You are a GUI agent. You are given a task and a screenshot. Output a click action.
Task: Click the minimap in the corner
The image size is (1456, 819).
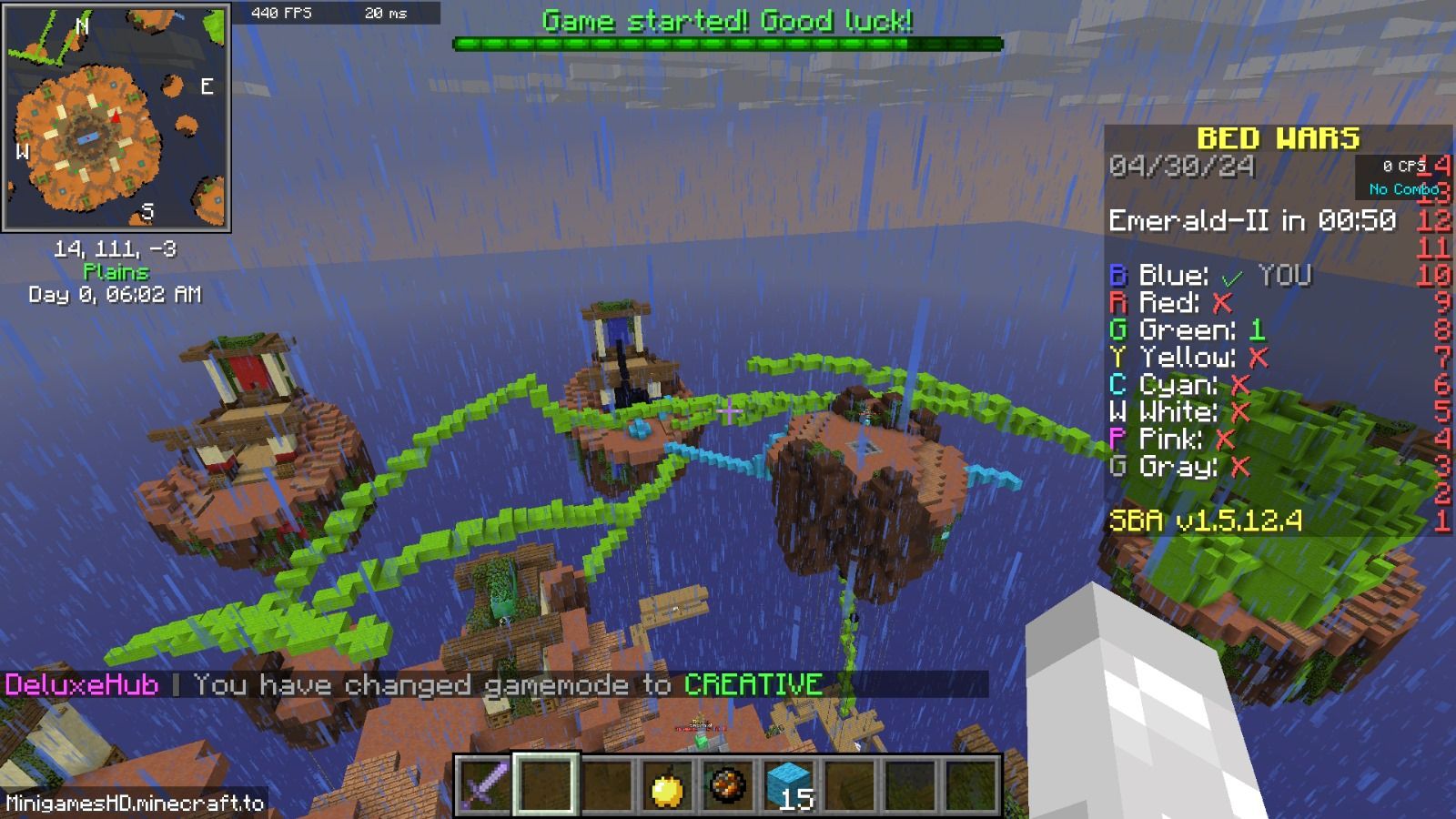coord(116,118)
